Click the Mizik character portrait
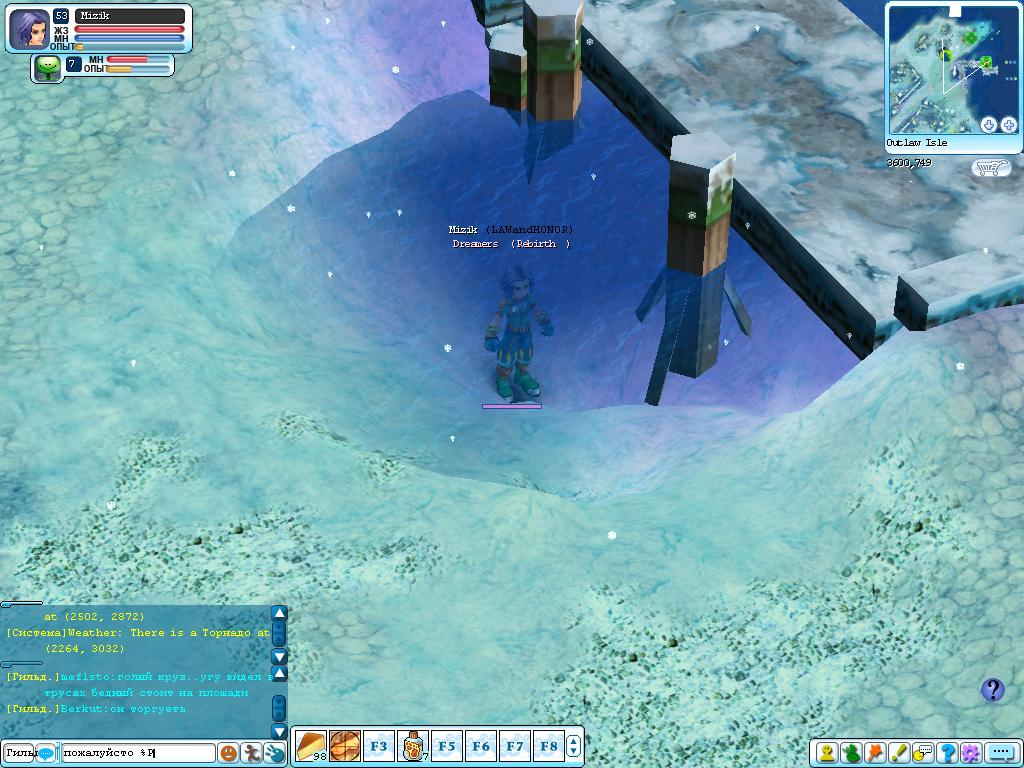Screen dimensions: 1024x768 [29, 29]
